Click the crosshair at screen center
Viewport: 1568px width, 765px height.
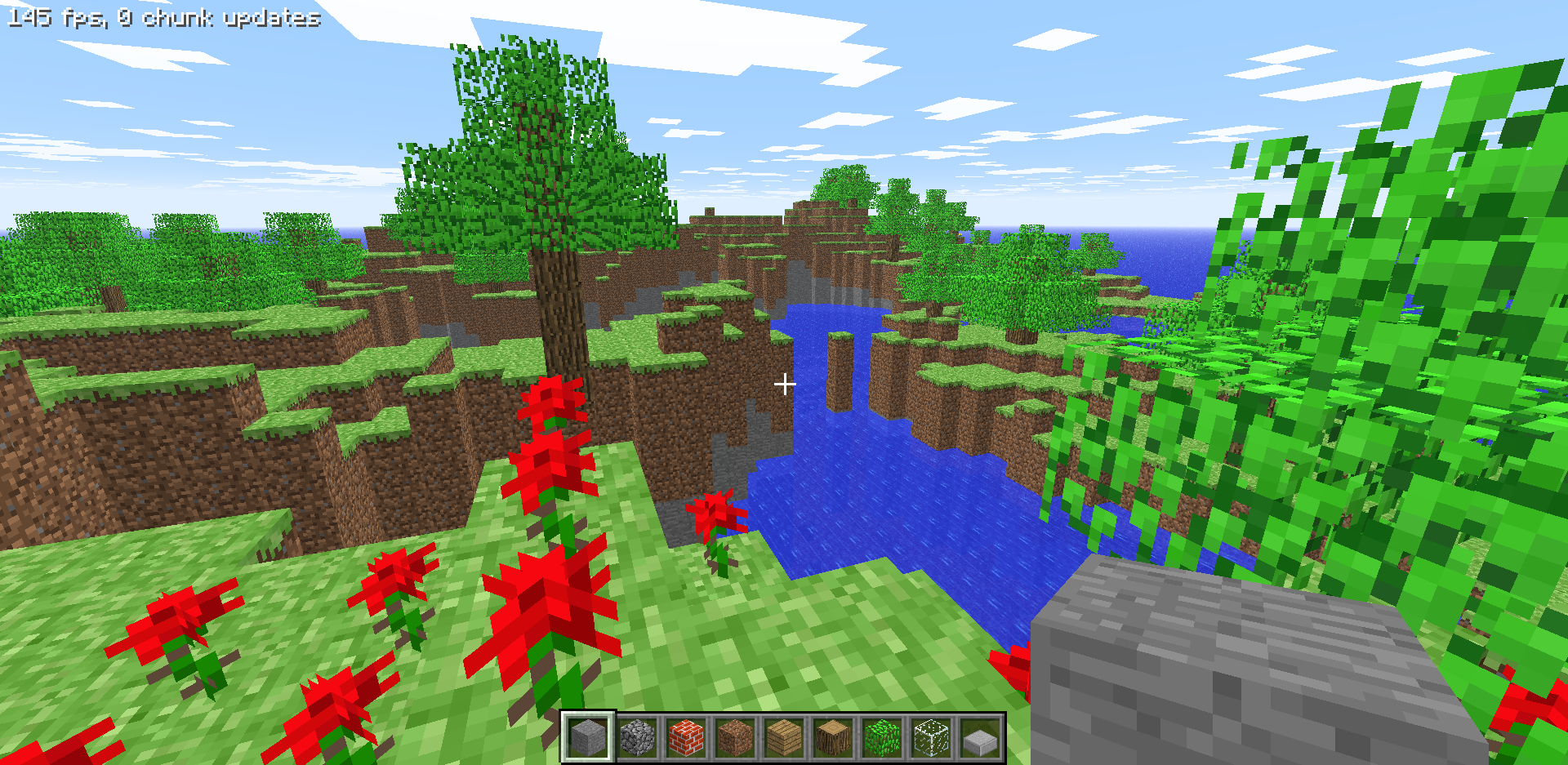pyautogui.click(x=784, y=382)
